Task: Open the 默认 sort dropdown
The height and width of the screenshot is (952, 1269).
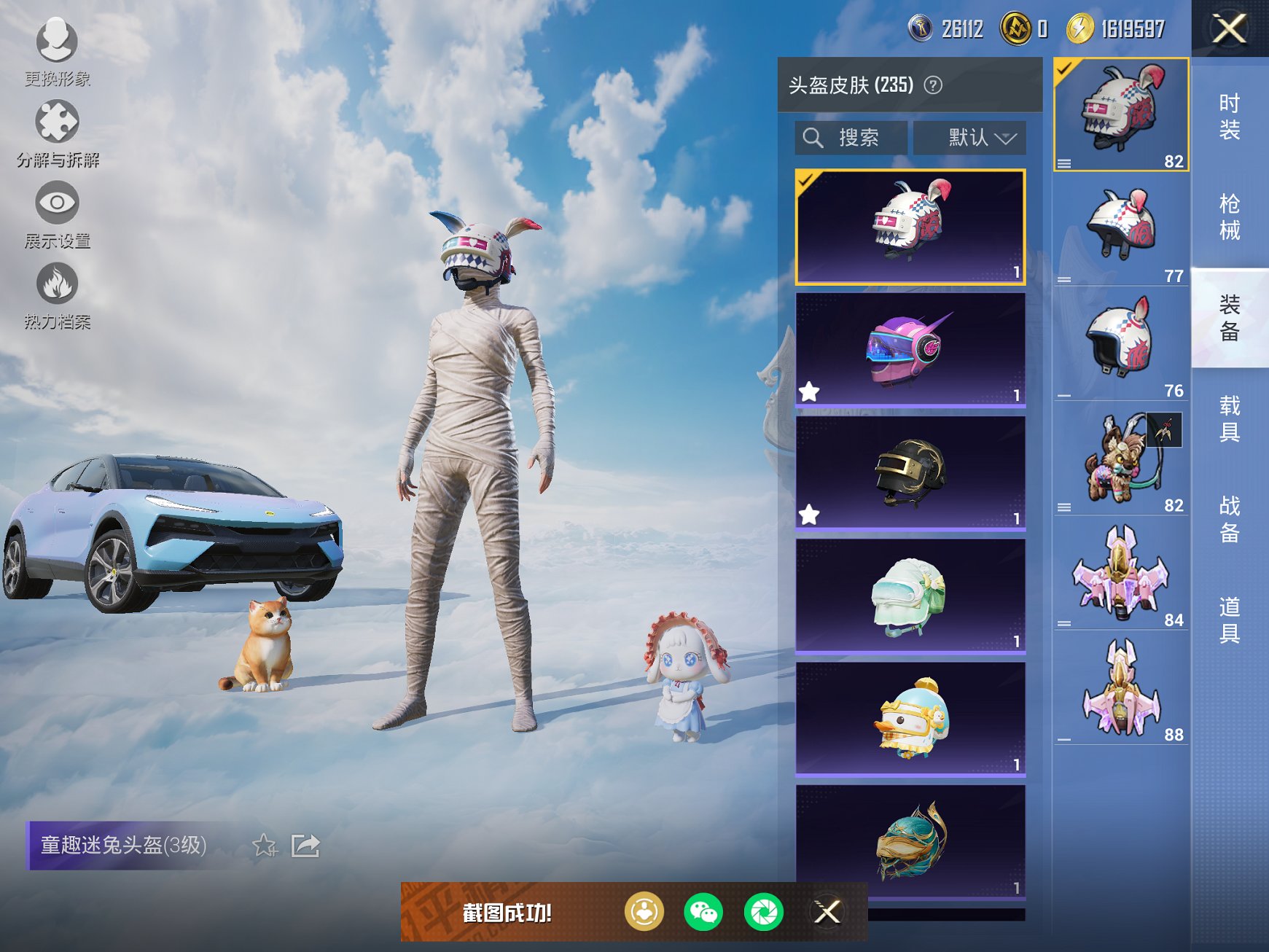Action: click(x=970, y=138)
